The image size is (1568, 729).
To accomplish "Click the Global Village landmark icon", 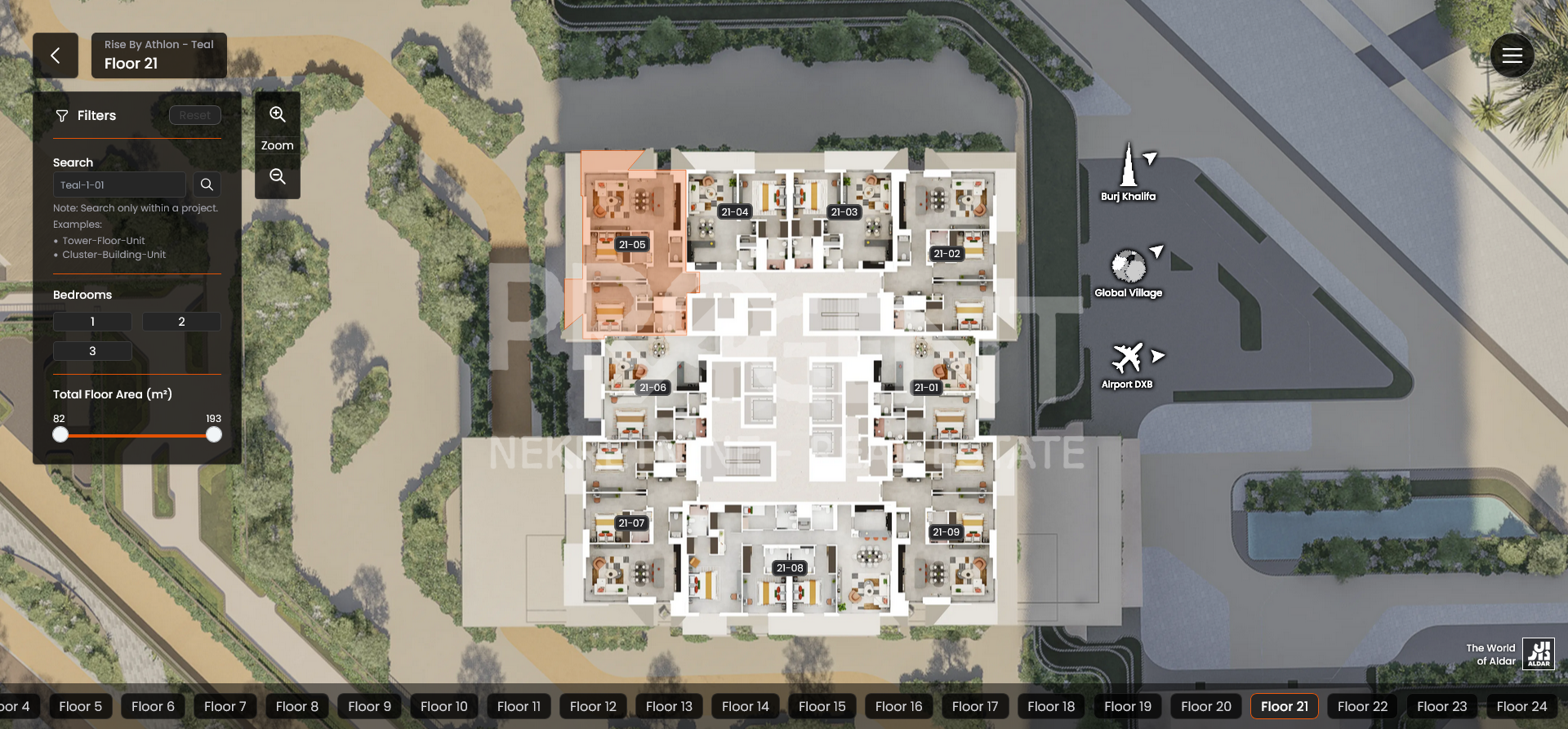I will click(1128, 268).
